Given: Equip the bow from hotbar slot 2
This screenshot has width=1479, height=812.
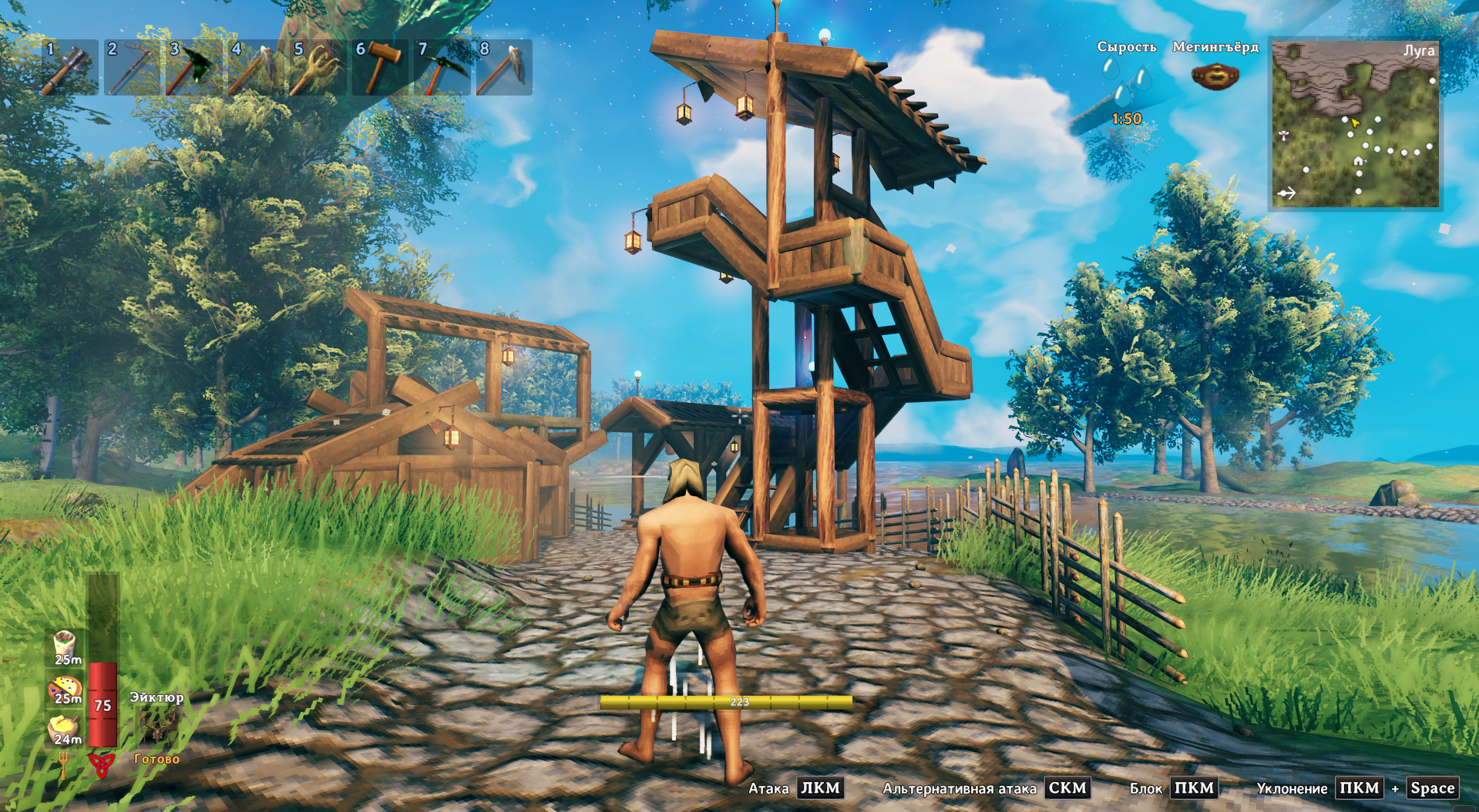Looking at the screenshot, I should click(132, 68).
